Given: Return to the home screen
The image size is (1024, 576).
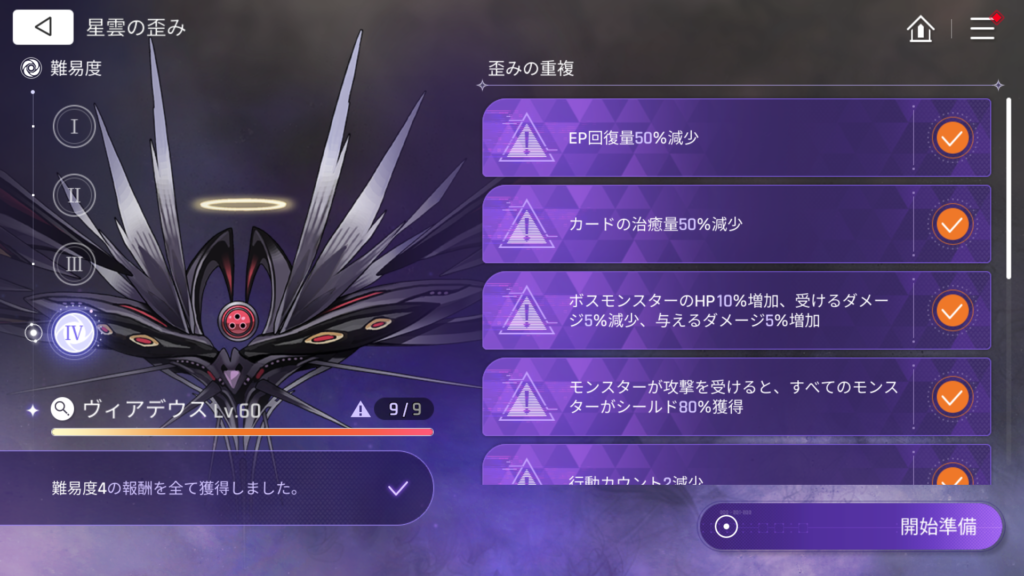Looking at the screenshot, I should 920,28.
